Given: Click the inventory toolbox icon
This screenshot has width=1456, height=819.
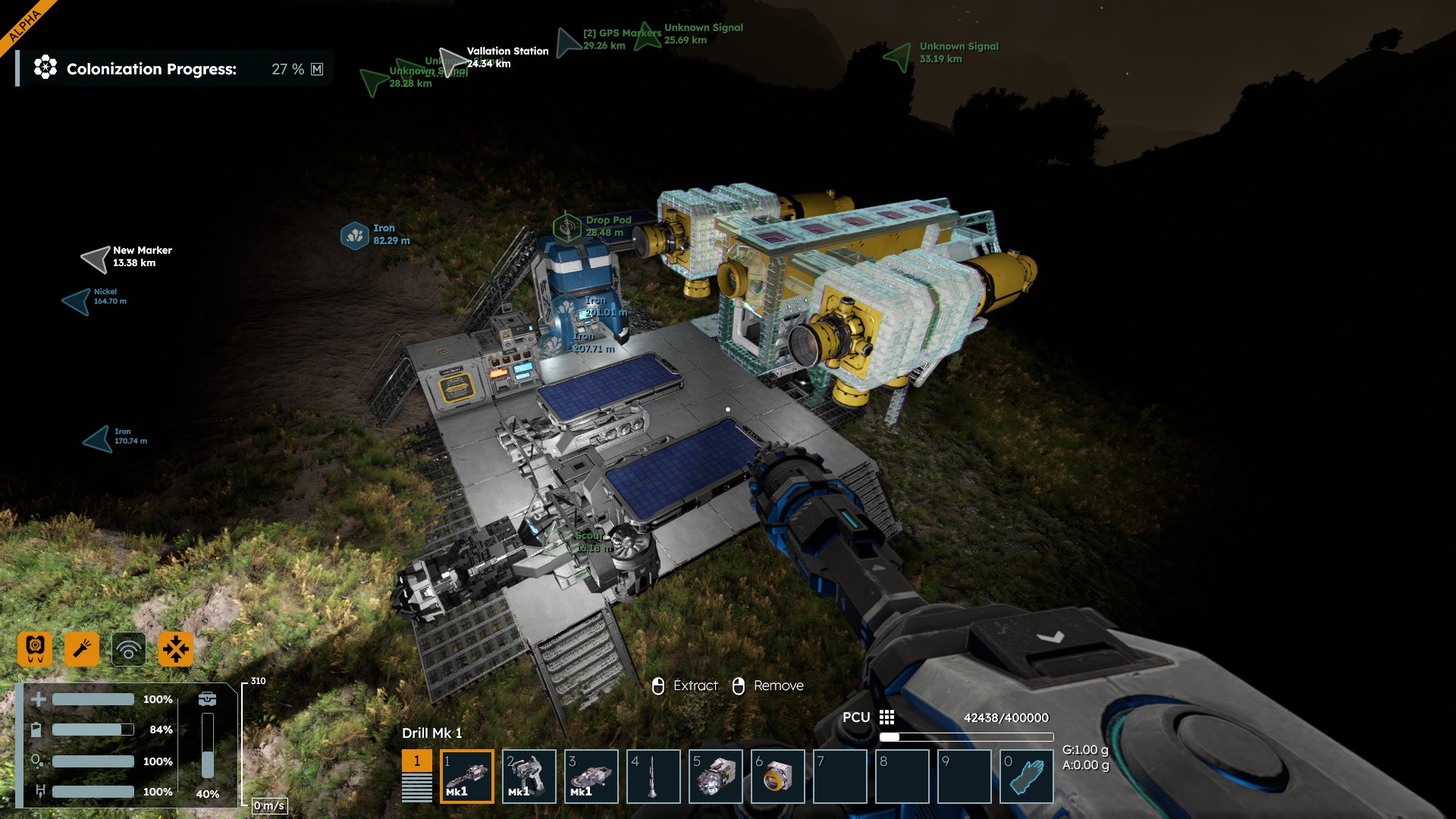Looking at the screenshot, I should point(207,698).
